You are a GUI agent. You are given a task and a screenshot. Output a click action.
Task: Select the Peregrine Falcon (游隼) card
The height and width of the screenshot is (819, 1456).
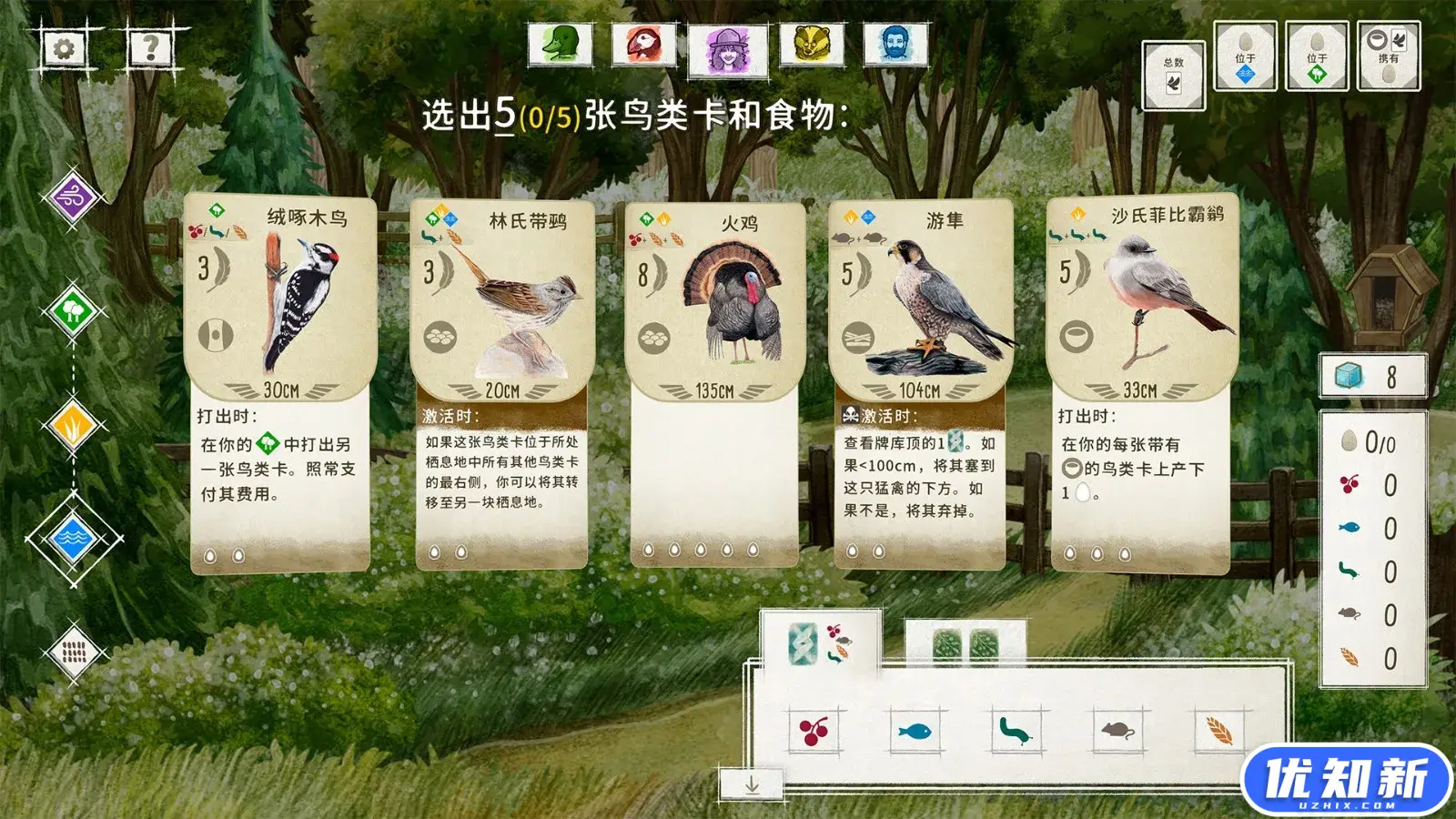[x=920, y=382]
